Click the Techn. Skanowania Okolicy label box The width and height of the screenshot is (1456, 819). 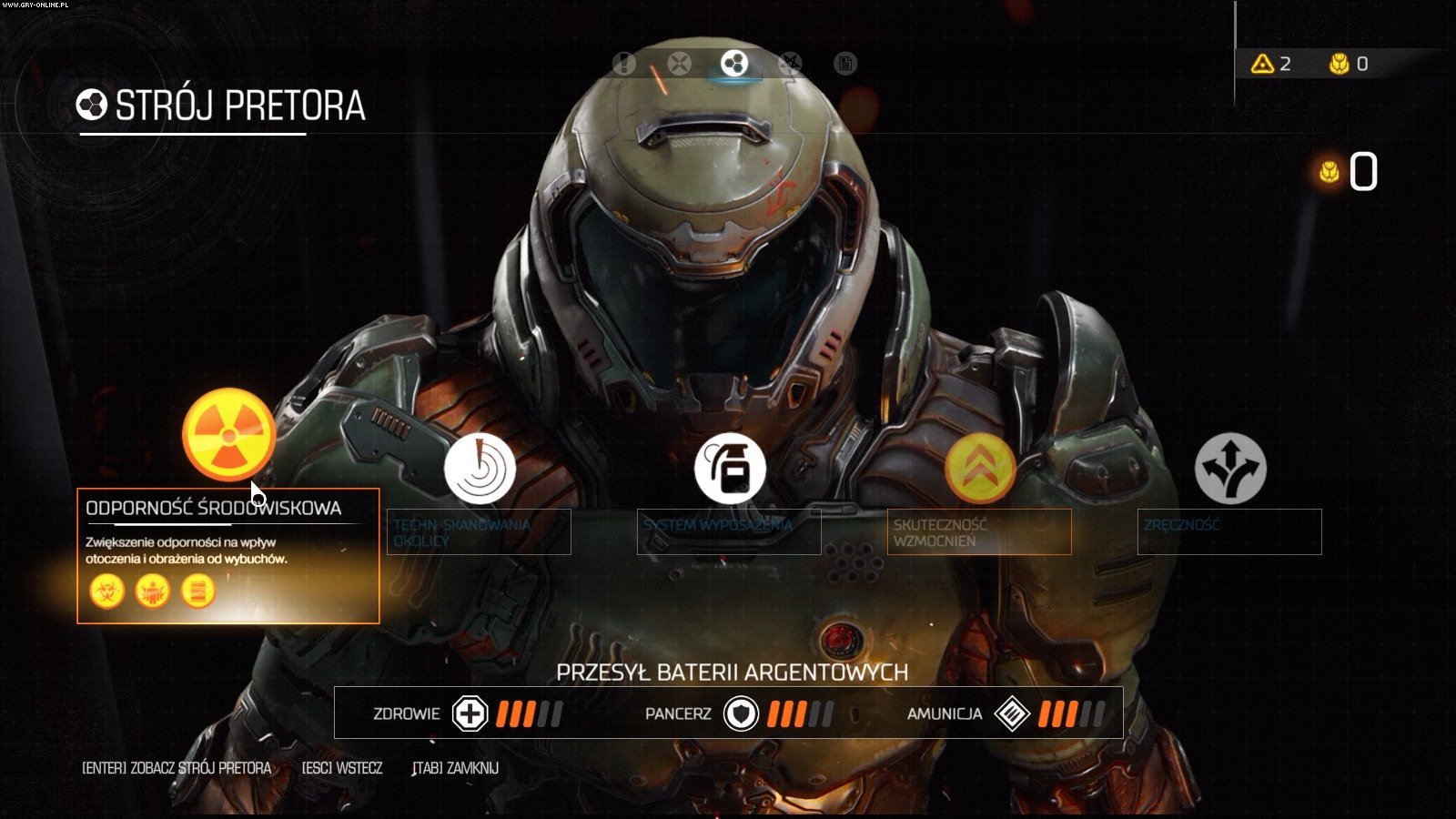[x=479, y=532]
